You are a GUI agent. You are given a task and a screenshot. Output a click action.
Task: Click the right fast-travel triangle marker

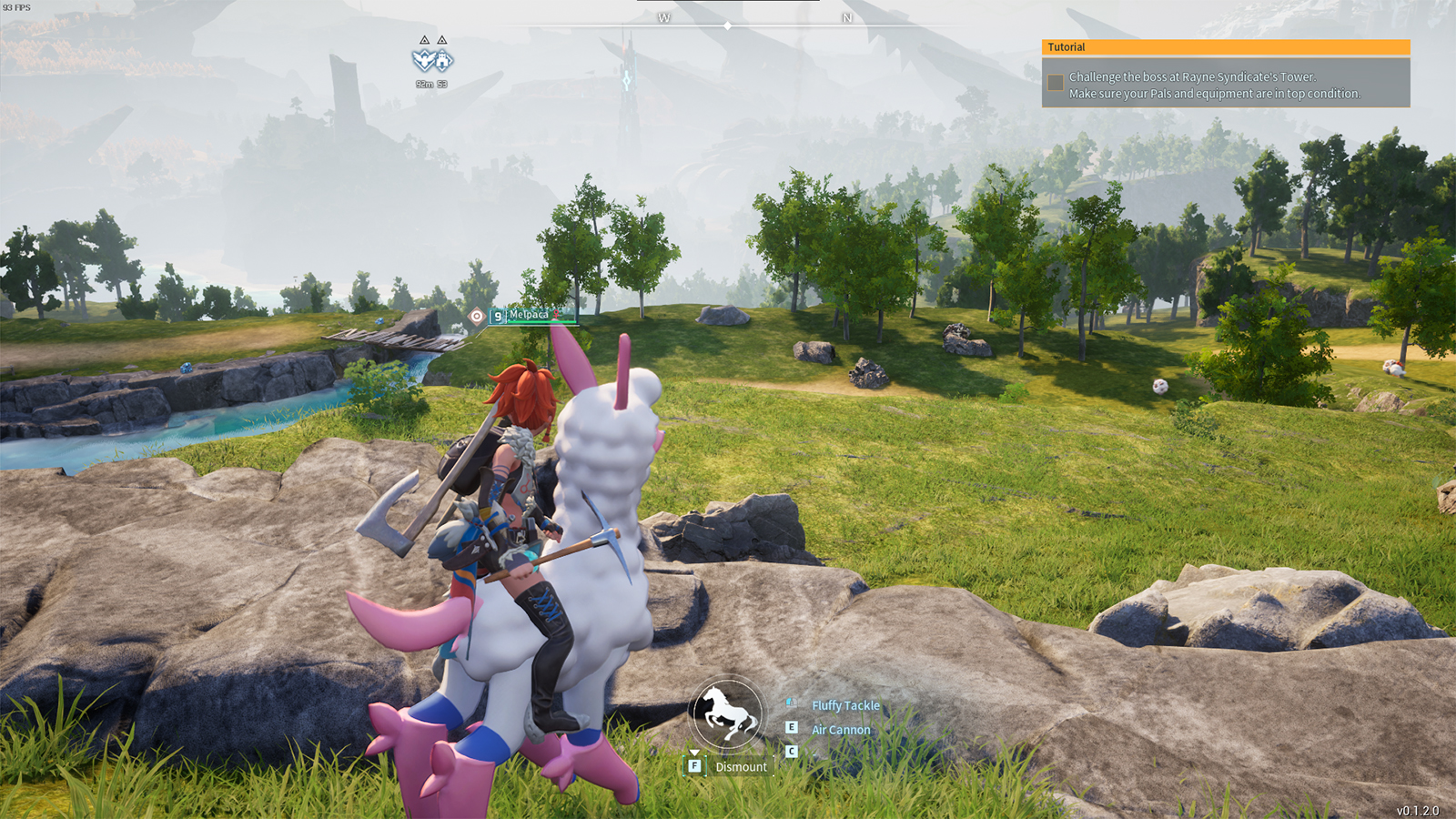[442, 41]
